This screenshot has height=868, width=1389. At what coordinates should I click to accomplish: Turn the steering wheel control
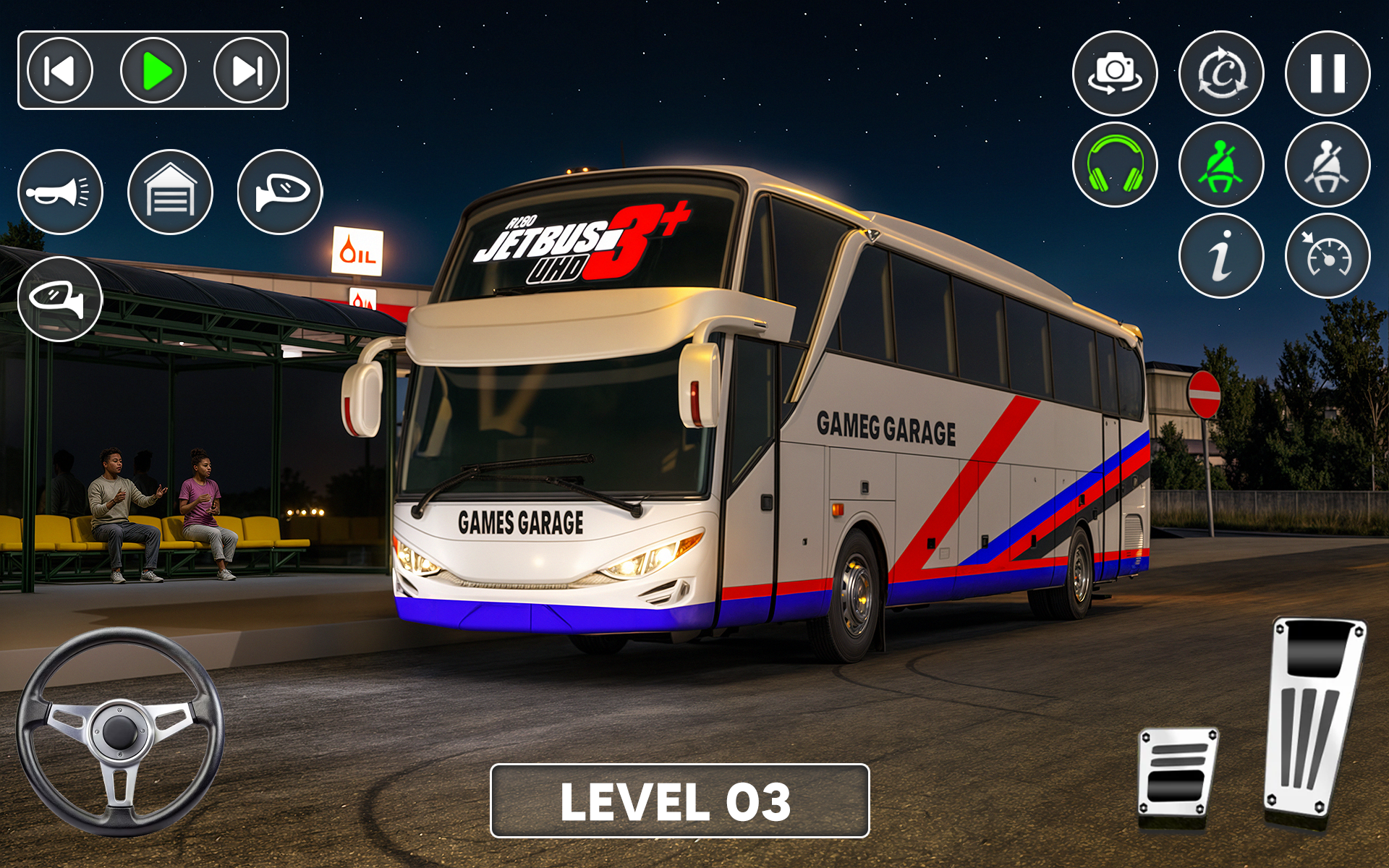[x=120, y=731]
